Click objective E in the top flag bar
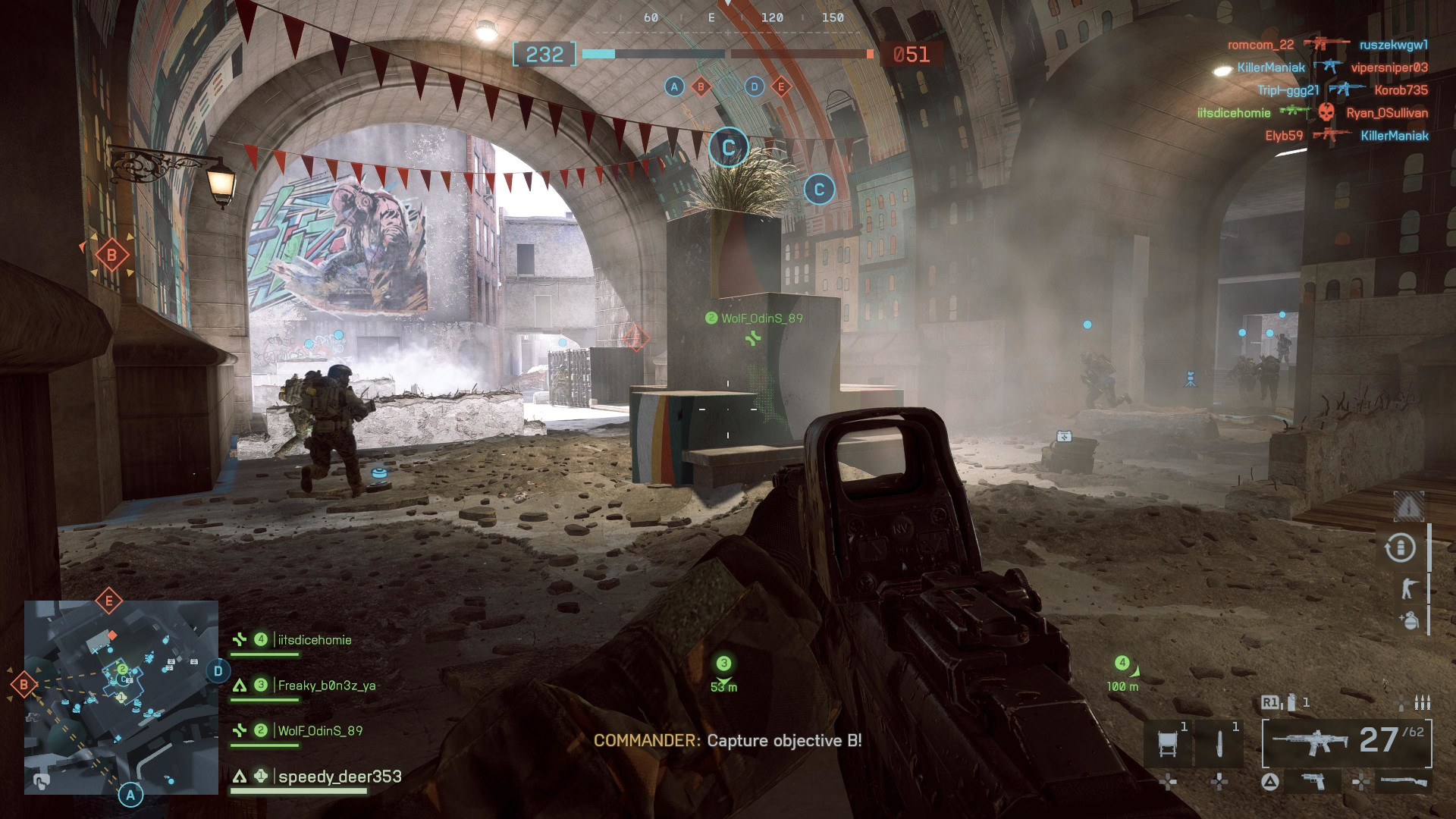The height and width of the screenshot is (819, 1456). (781, 86)
